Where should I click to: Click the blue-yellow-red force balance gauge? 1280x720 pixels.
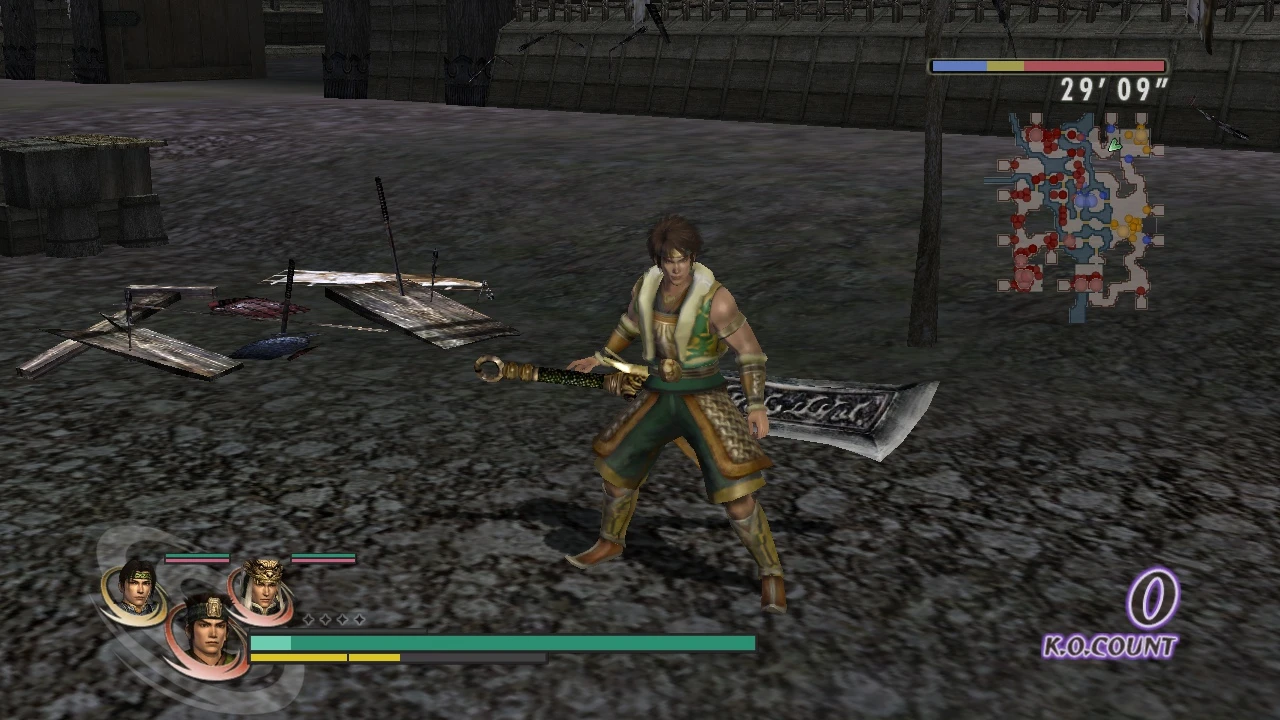pos(1047,66)
